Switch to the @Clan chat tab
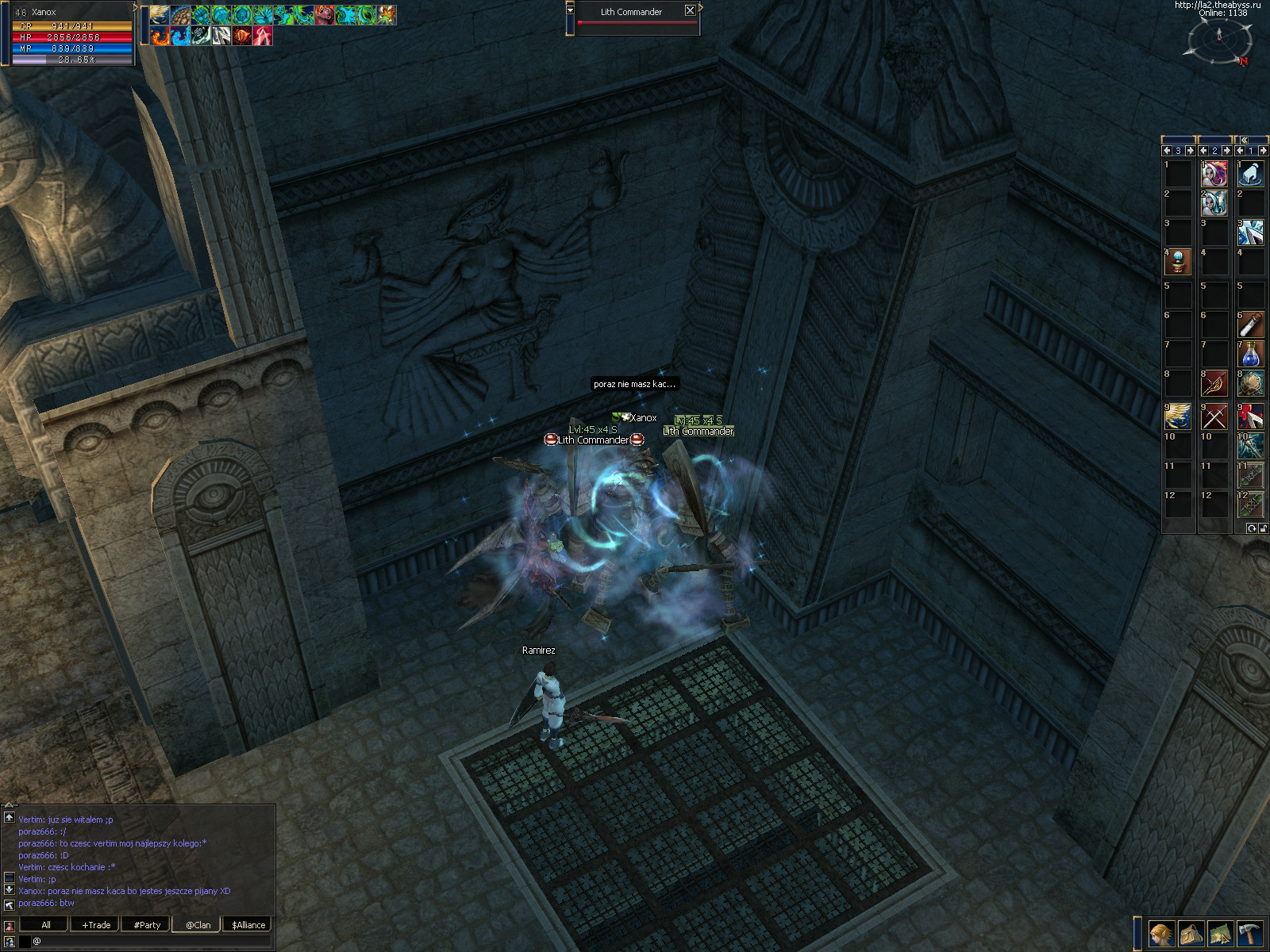 198,925
